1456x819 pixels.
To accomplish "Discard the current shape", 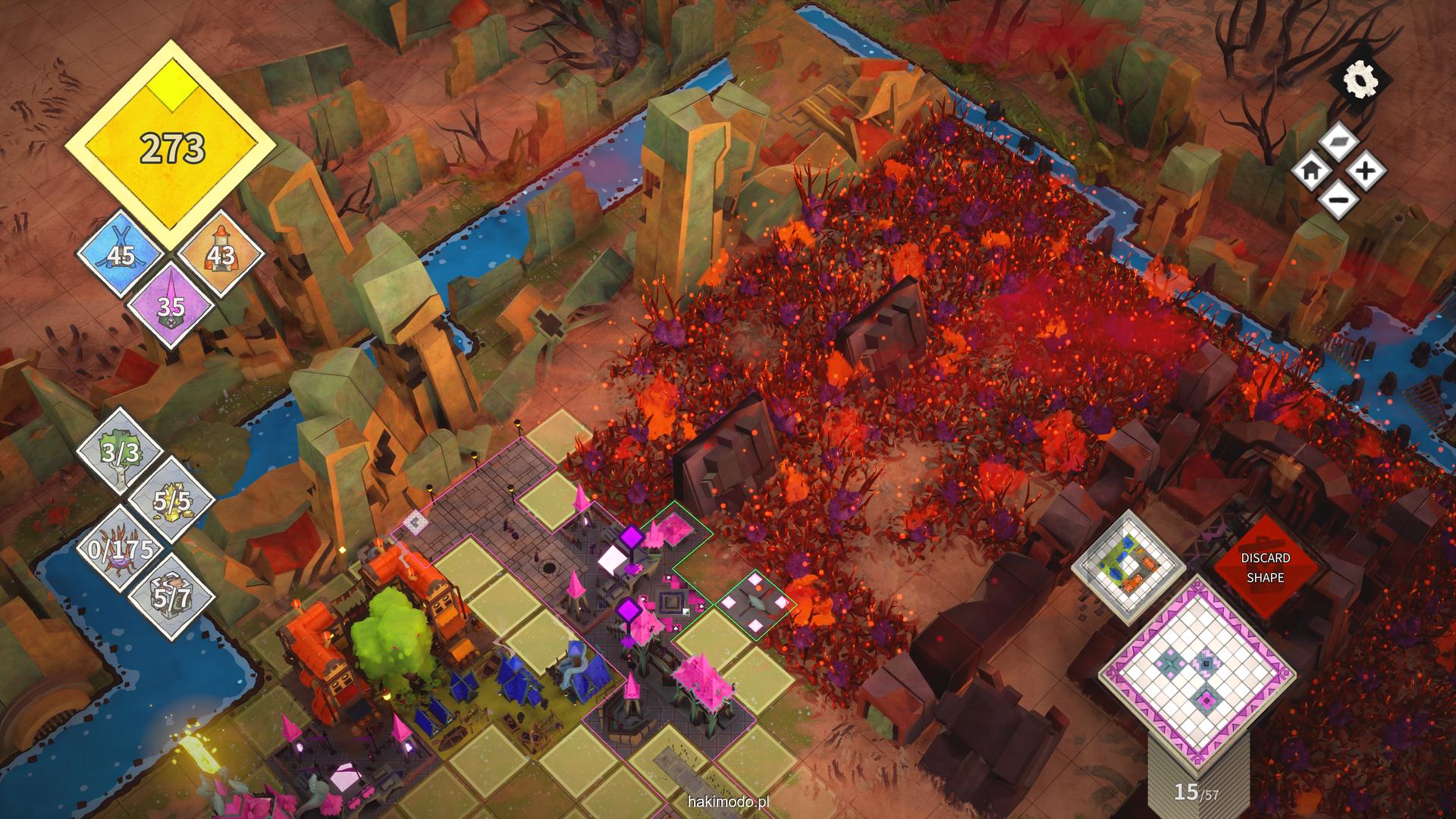I will (x=1264, y=567).
